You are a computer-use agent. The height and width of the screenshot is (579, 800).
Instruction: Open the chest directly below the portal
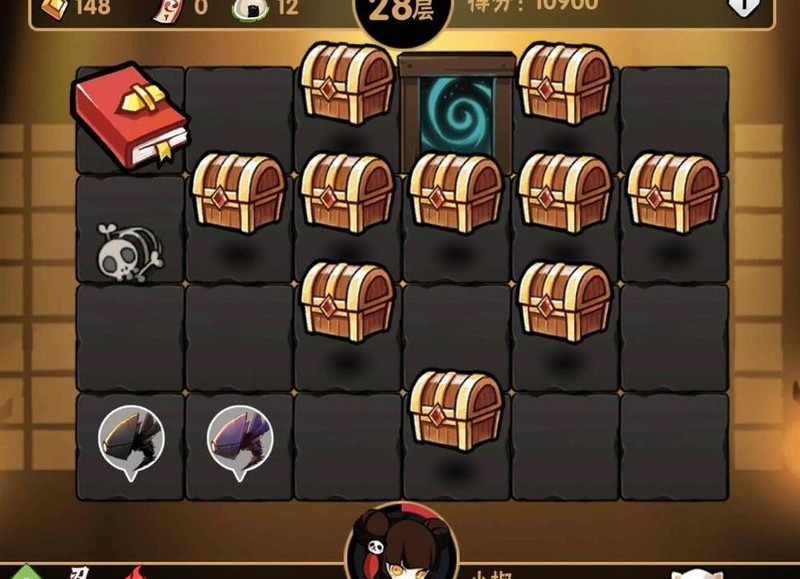point(456,192)
